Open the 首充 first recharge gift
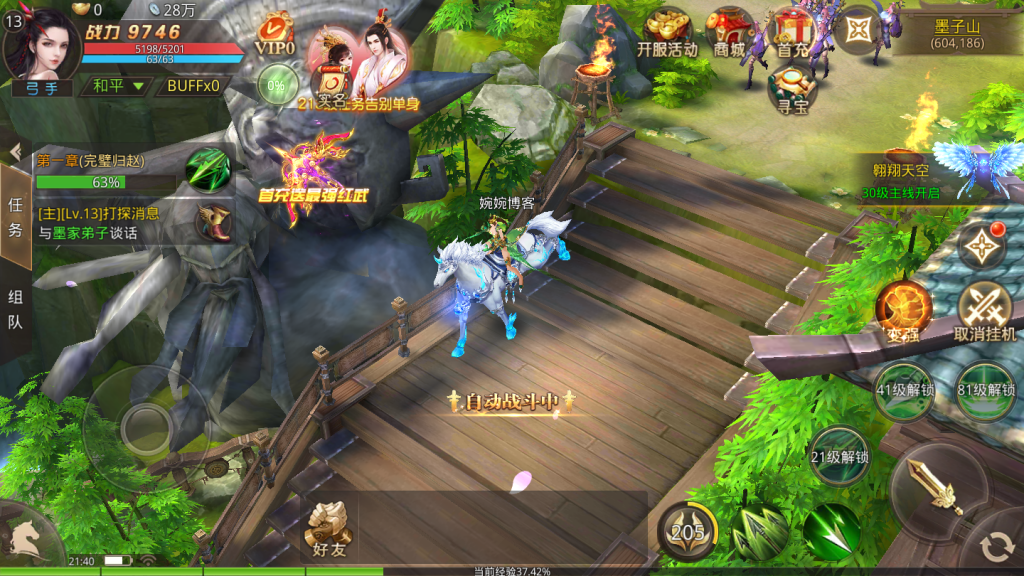The image size is (1024, 576). (792, 32)
